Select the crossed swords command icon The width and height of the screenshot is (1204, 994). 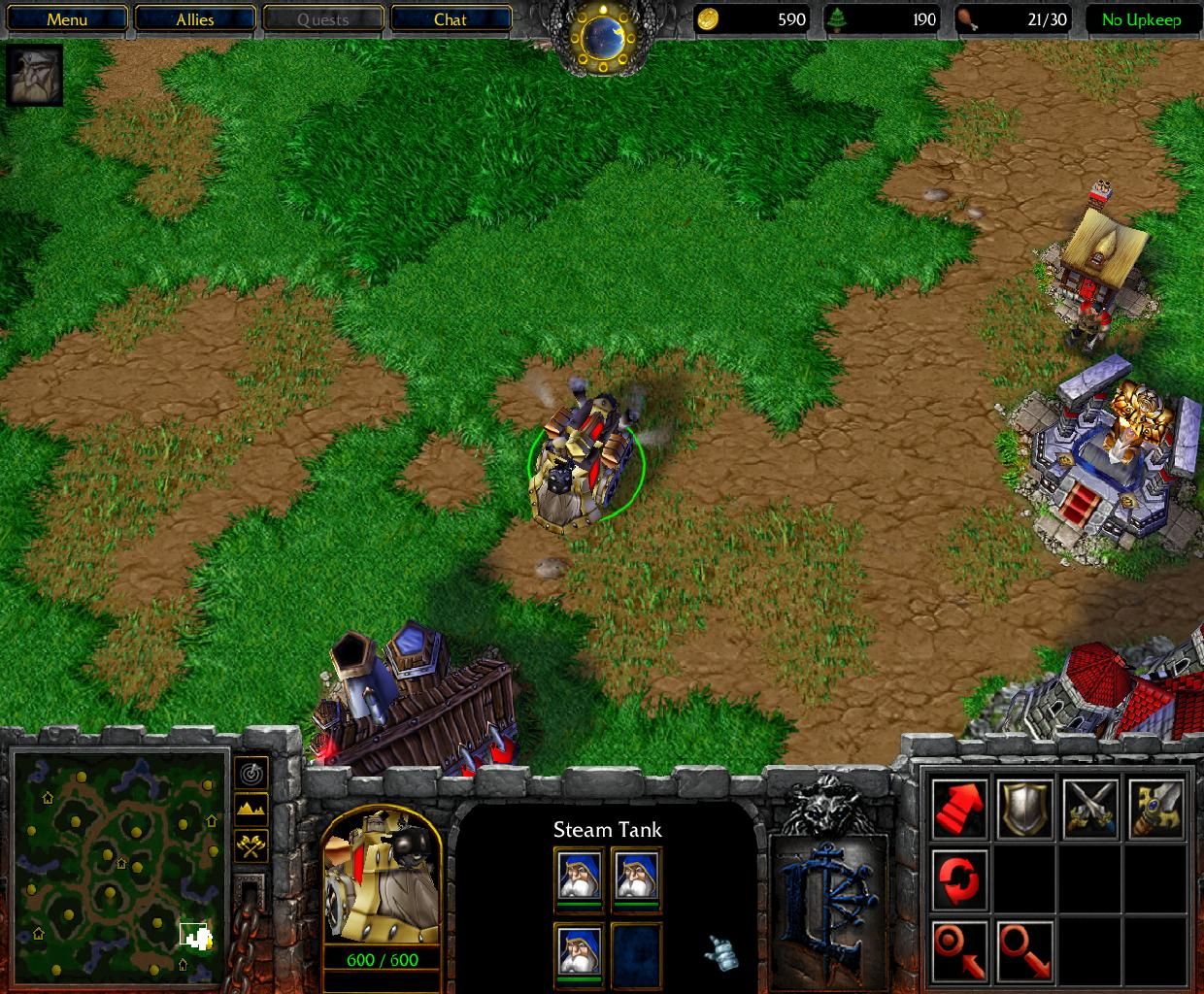[1090, 808]
